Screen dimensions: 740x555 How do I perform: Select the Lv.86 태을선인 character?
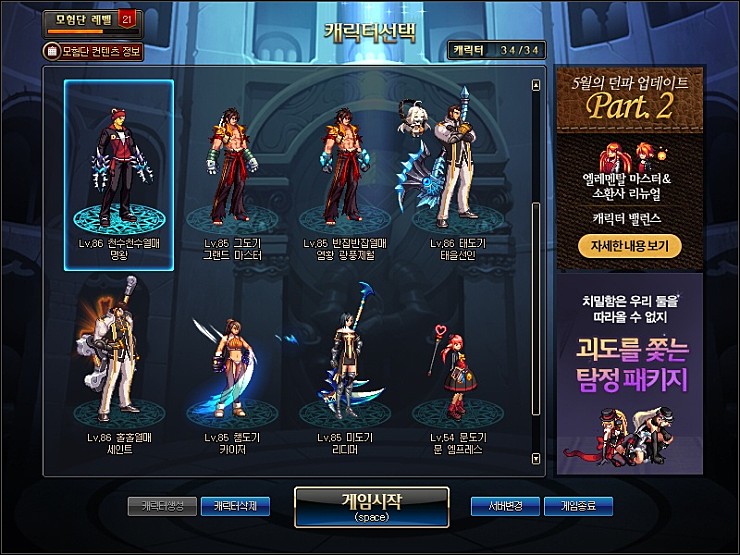pos(456,175)
